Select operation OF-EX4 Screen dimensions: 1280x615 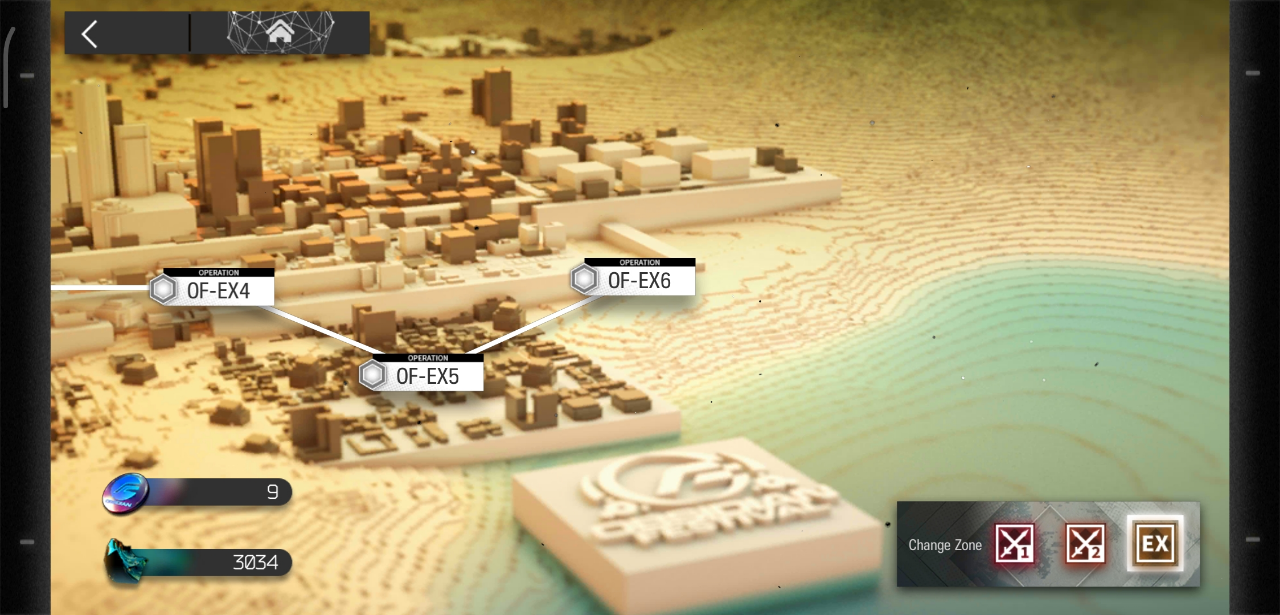(215, 291)
